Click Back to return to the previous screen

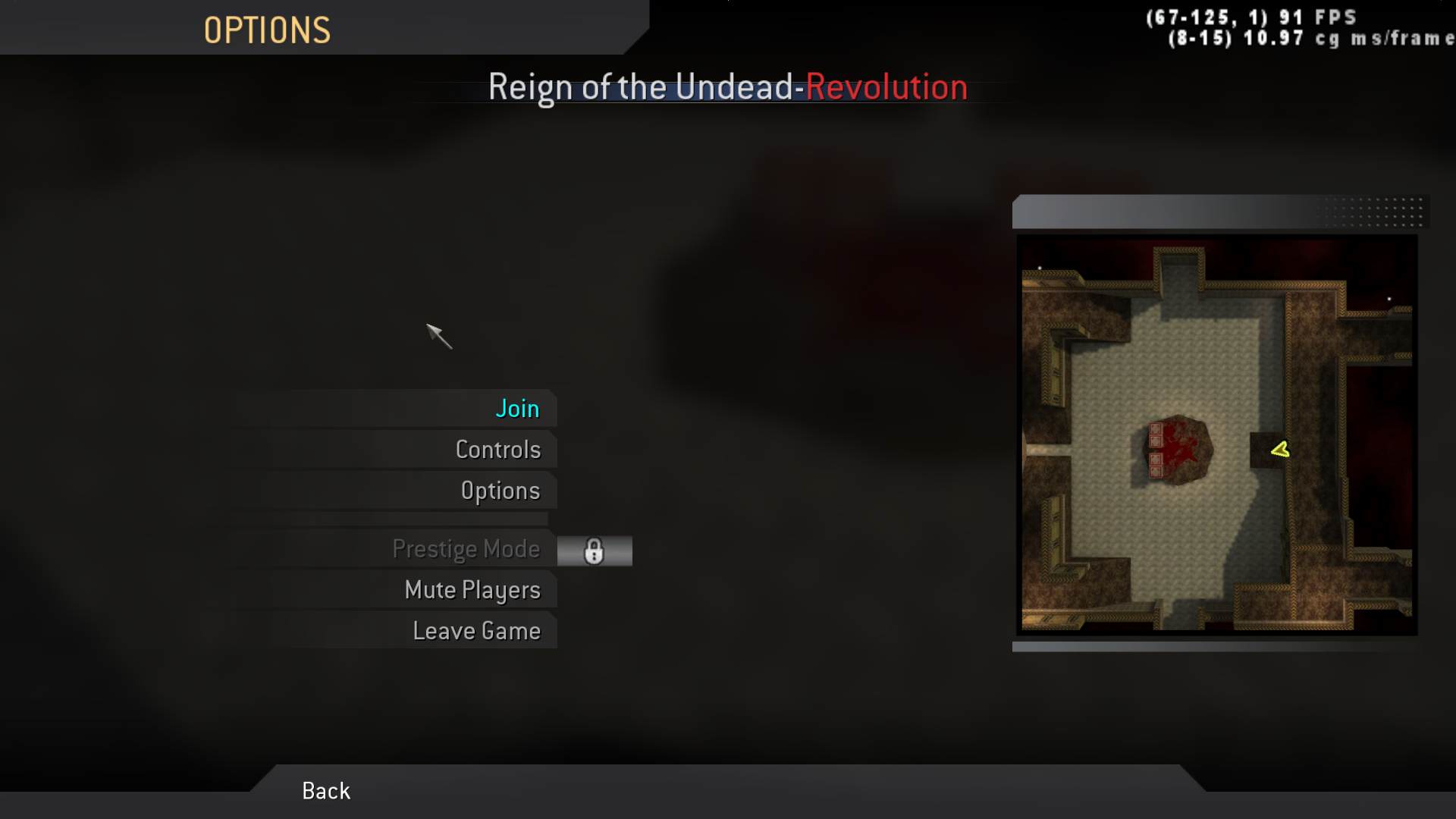coord(325,790)
